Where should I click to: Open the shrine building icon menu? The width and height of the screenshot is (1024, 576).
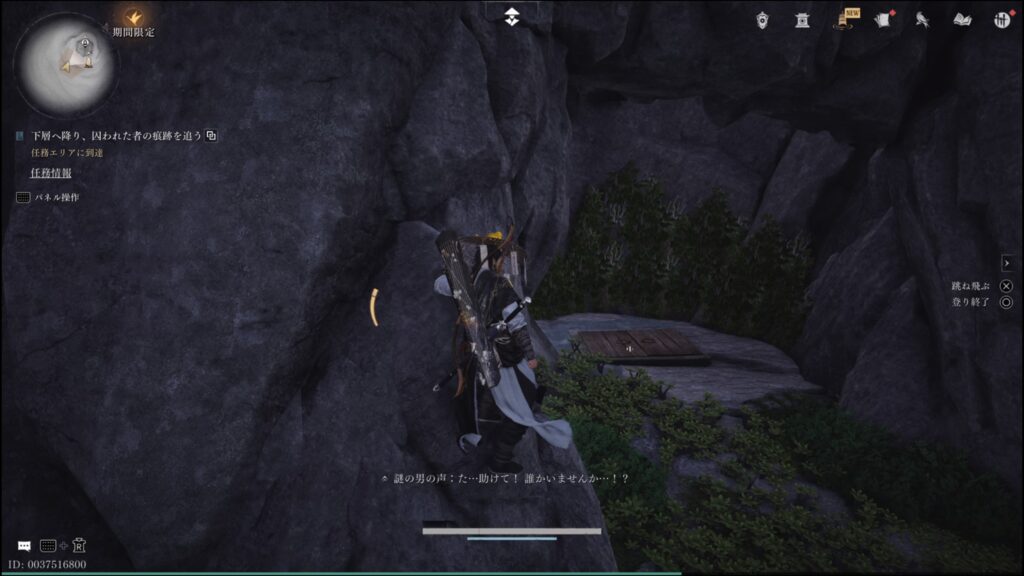click(x=802, y=19)
